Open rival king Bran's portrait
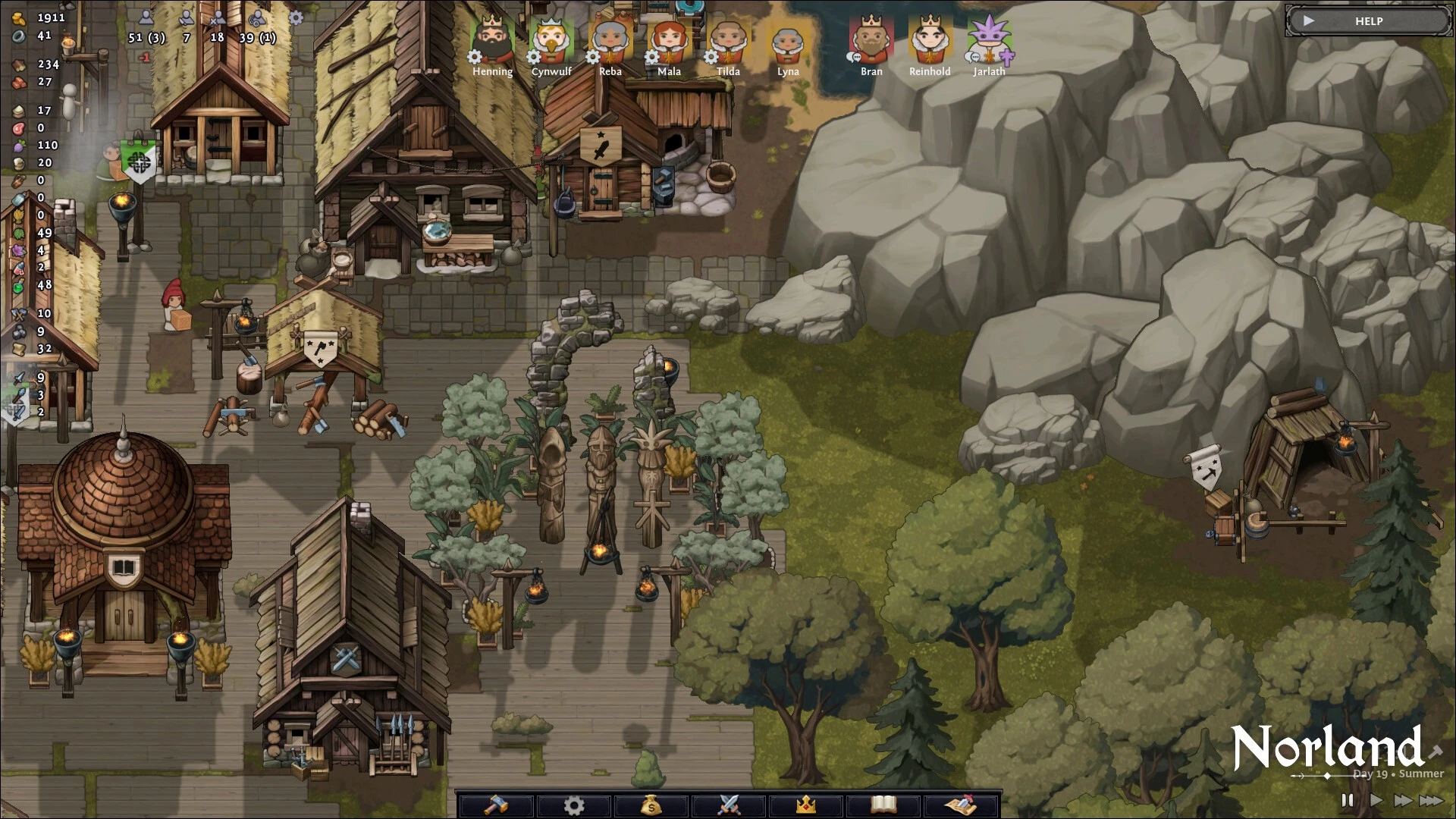The image size is (1456, 819). click(871, 42)
